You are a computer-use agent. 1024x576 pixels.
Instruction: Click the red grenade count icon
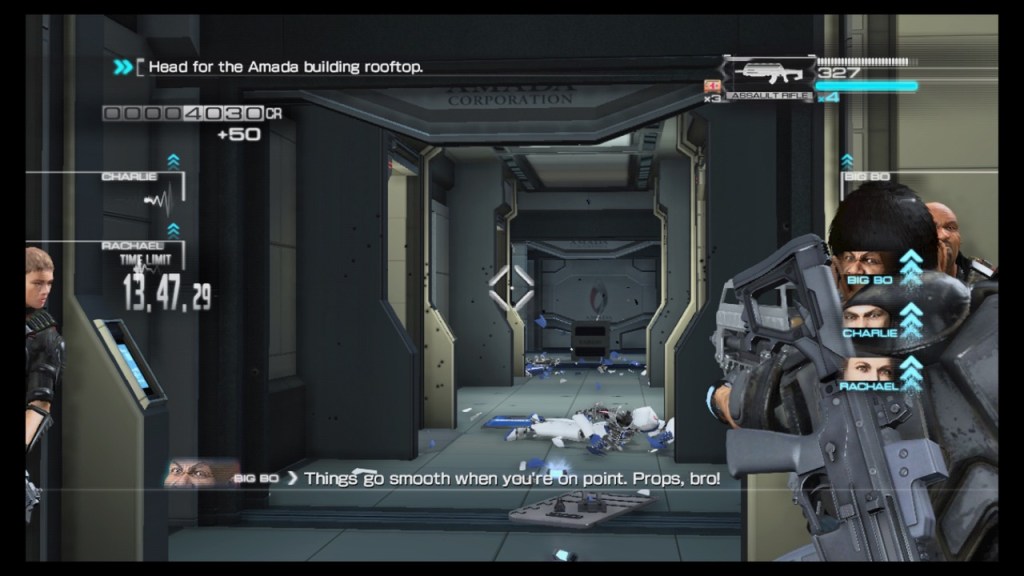(713, 86)
